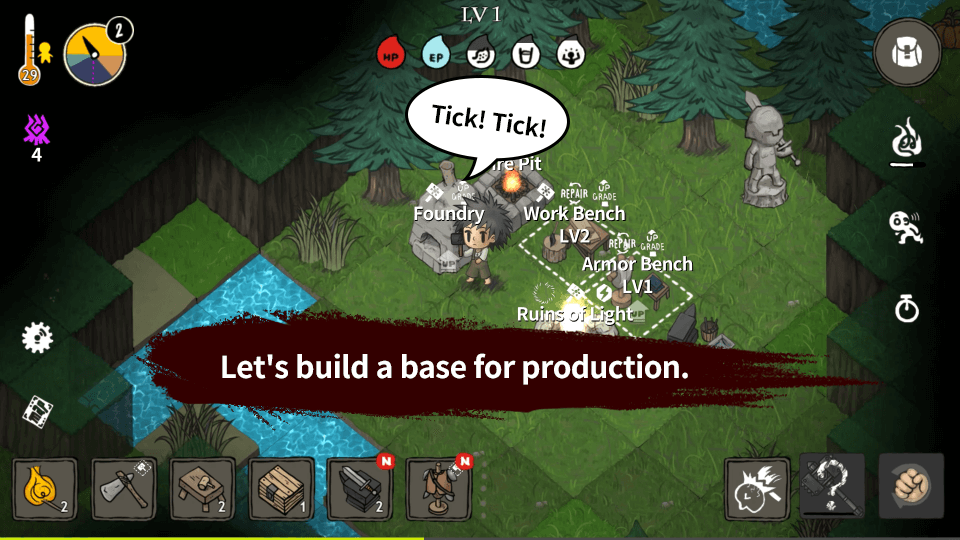Check the red HP status icon

tap(391, 53)
